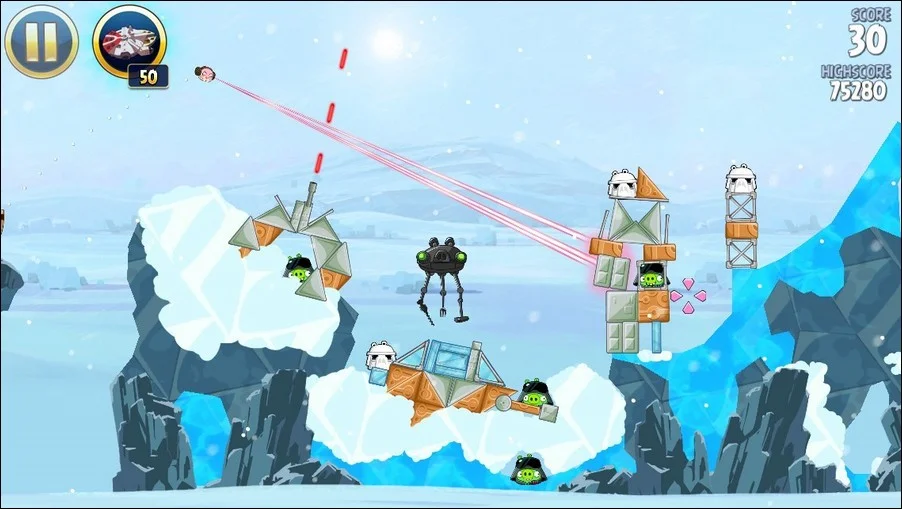The height and width of the screenshot is (509, 902).
Task: Pause the game with the pause button
Action: coord(41,41)
